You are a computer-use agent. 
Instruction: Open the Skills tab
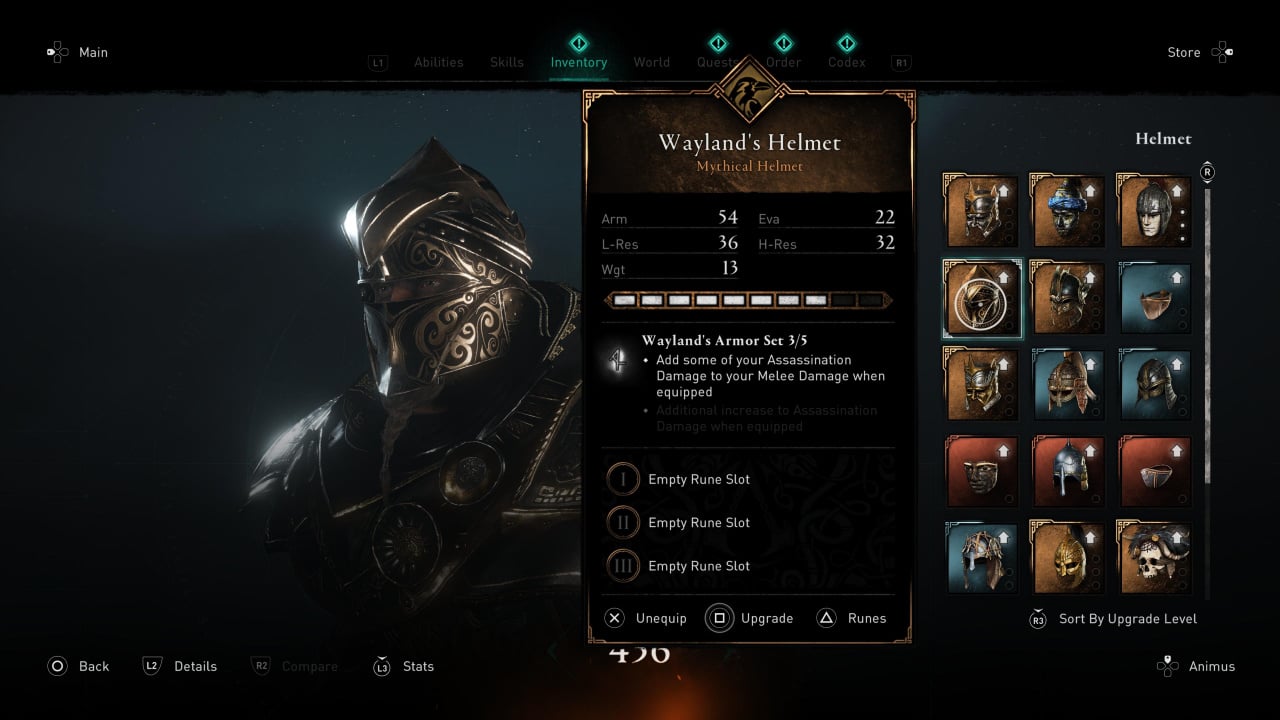coord(507,62)
